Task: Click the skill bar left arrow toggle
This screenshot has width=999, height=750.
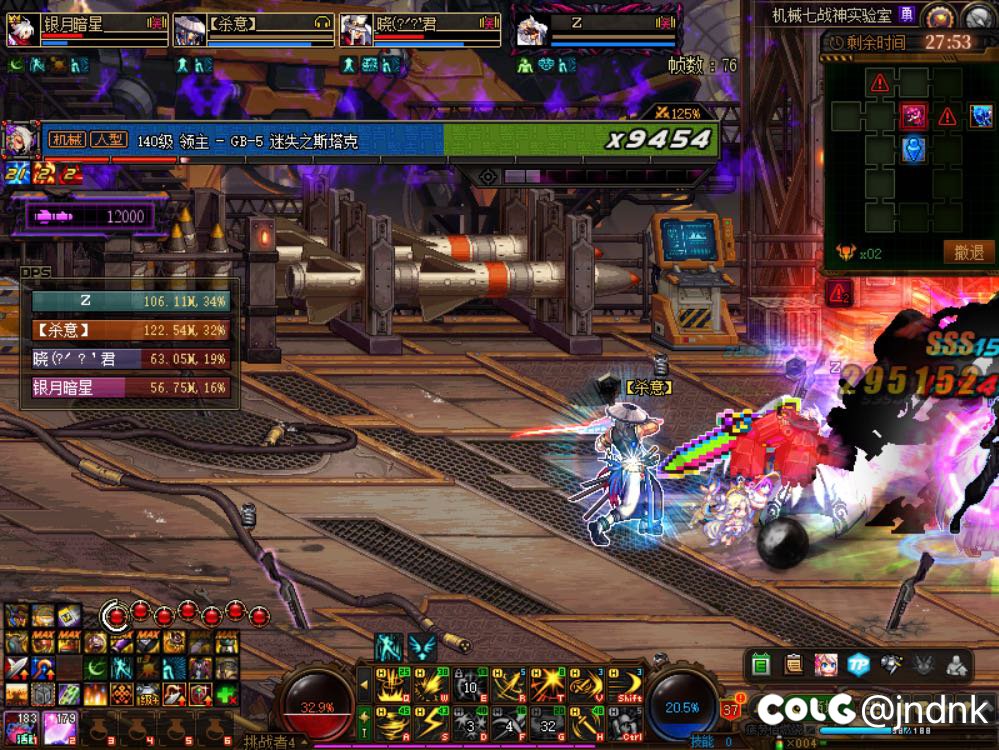Action: pos(363,685)
